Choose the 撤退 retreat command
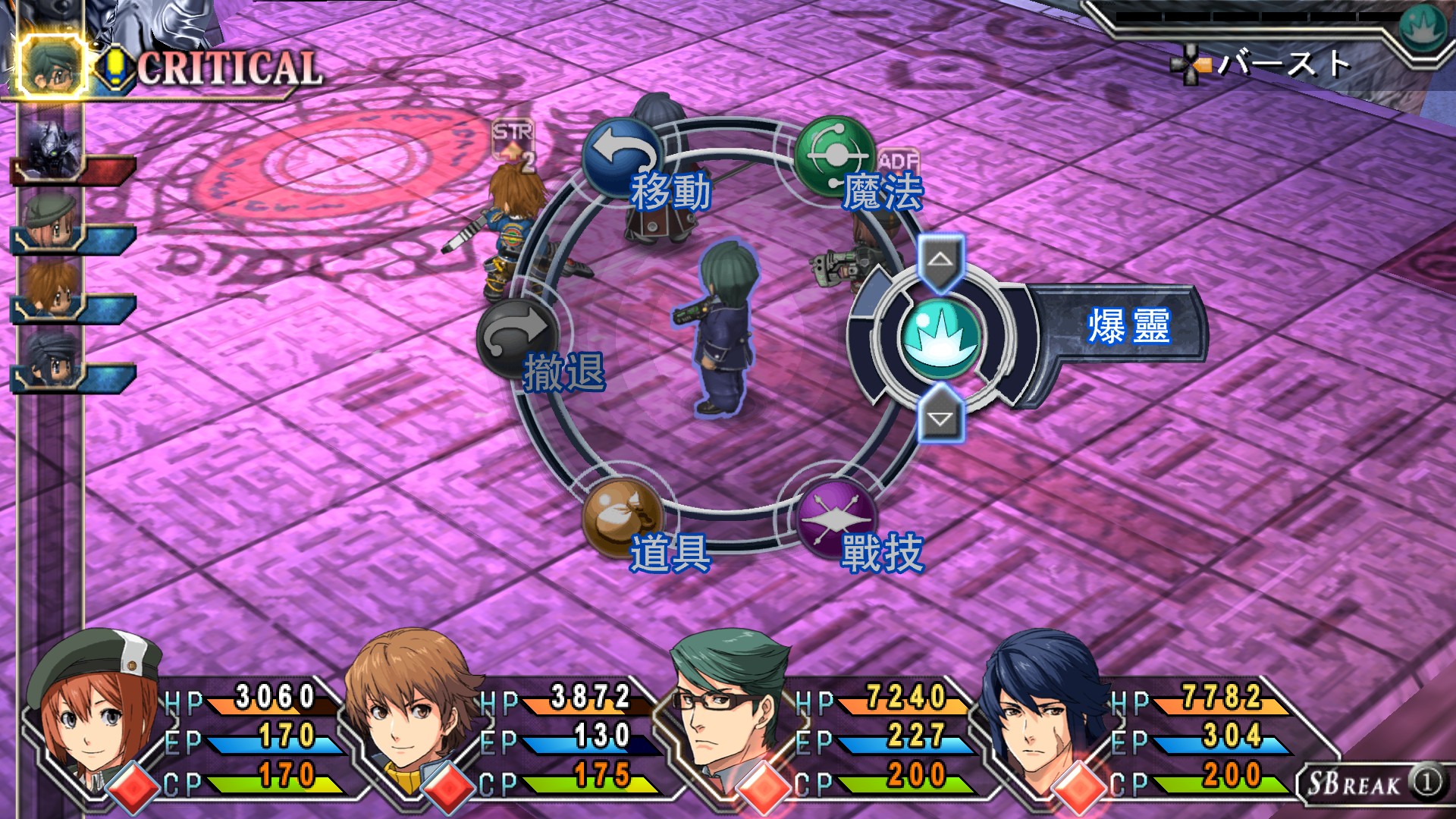This screenshot has height=819, width=1456. [519, 339]
